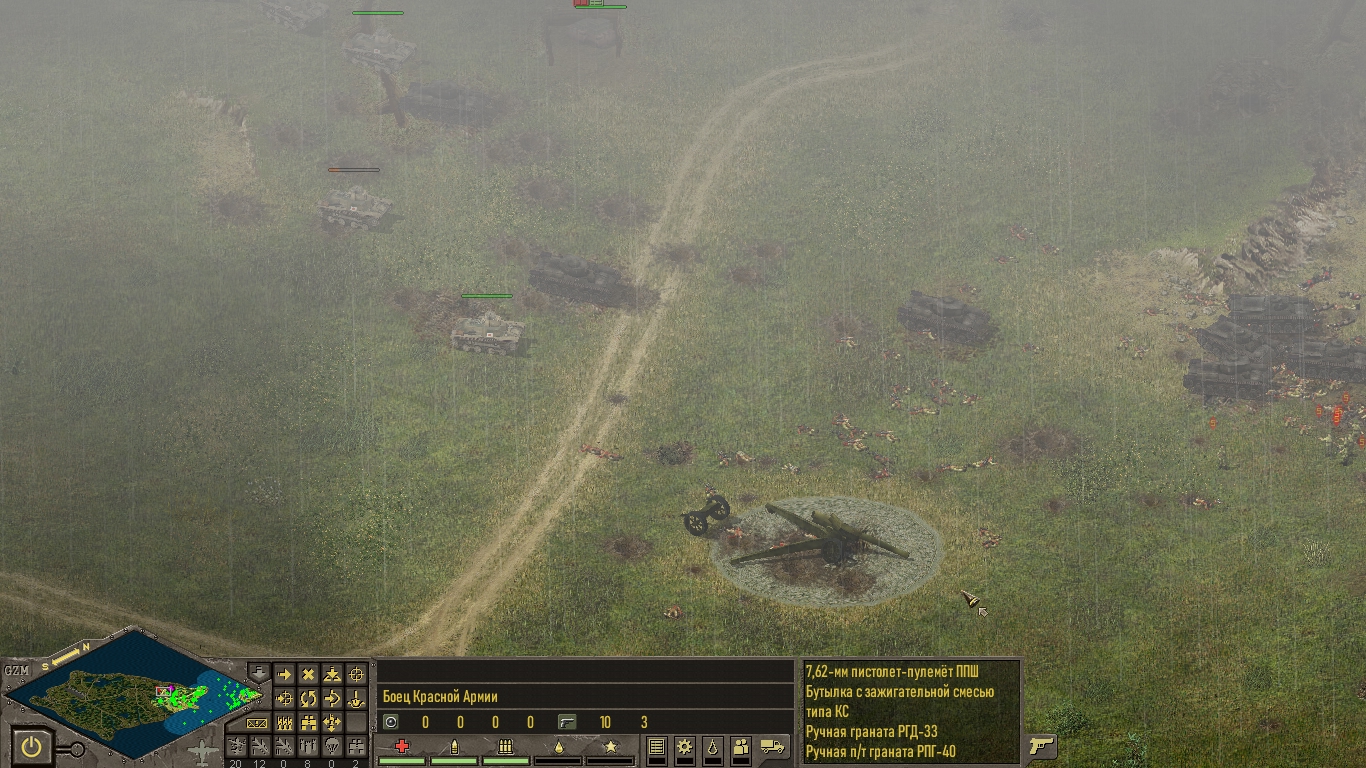Select the infantry formation line command
Screen dimensions: 1366x768
[x=284, y=723]
